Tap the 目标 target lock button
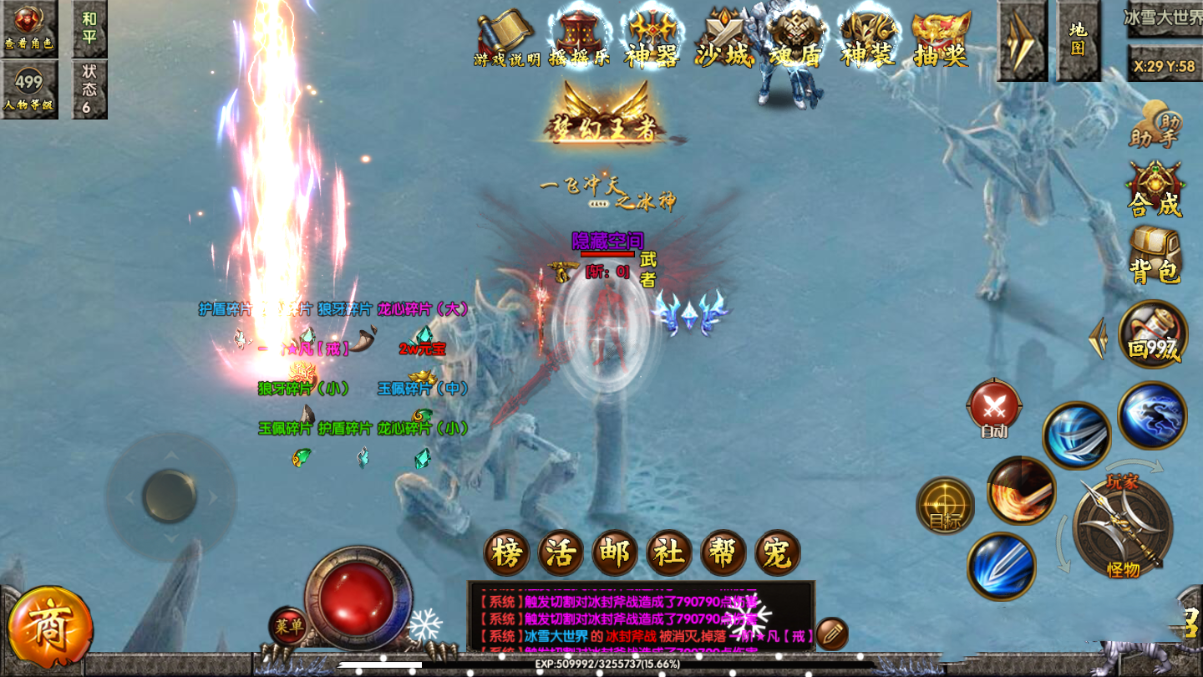This screenshot has height=677, width=1203. 945,505
